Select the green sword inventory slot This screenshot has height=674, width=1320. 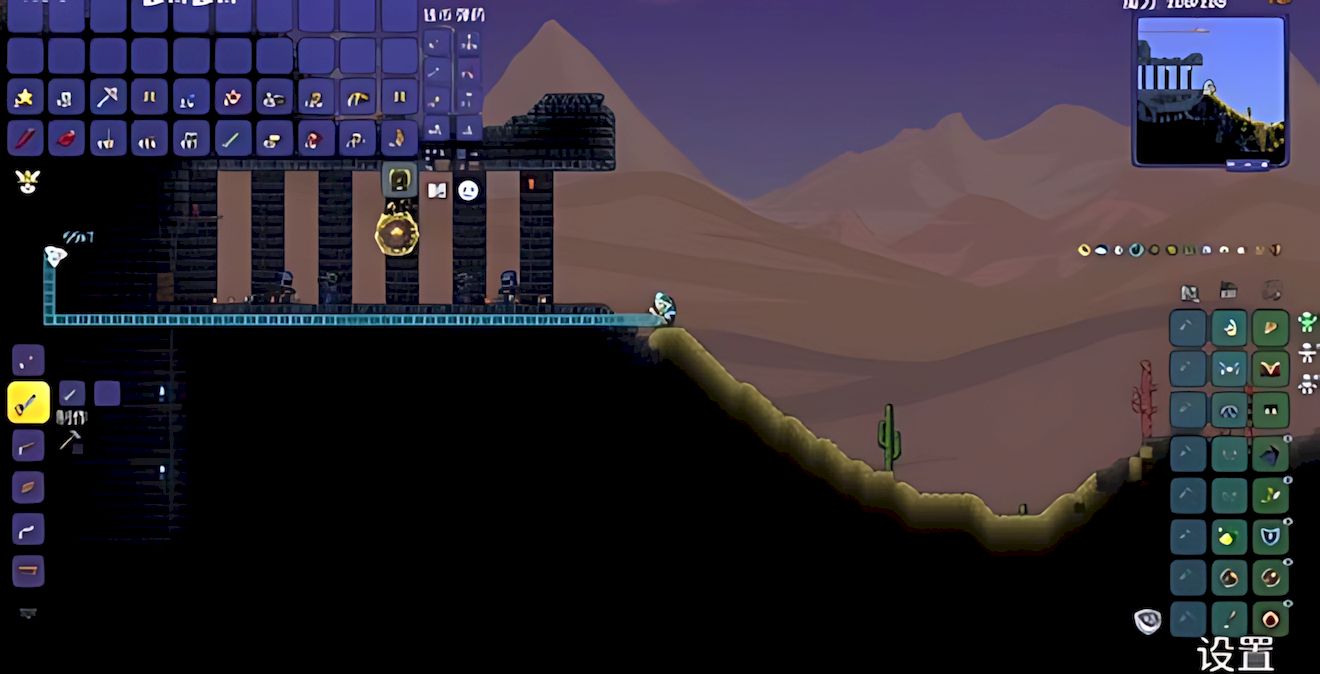pos(232,138)
